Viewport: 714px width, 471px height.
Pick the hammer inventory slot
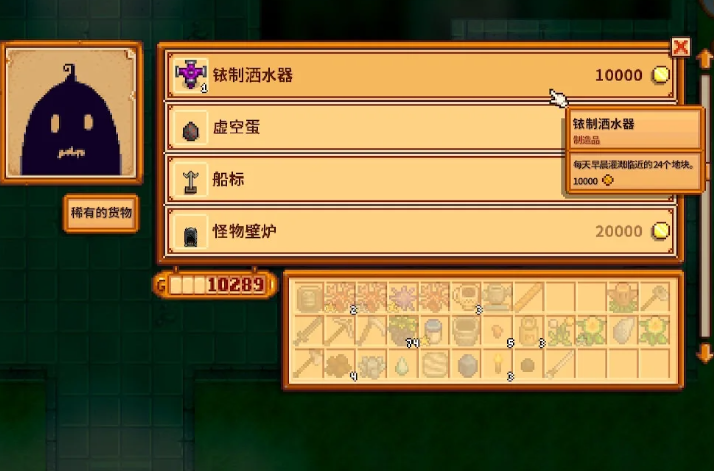pyautogui.click(x=653, y=296)
